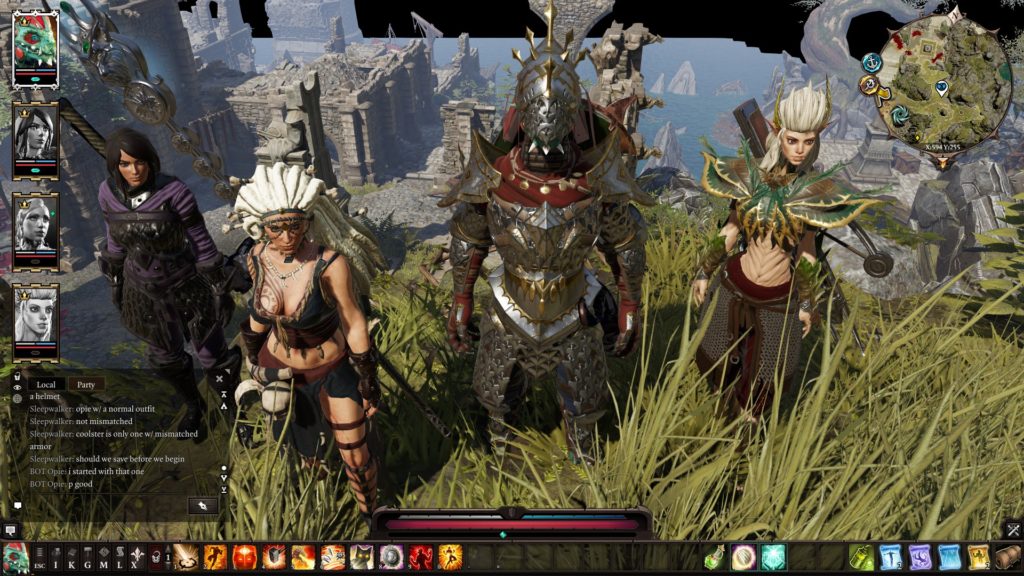The height and width of the screenshot is (576, 1024).
Task: Open inventory with the I button
Action: coord(56,558)
